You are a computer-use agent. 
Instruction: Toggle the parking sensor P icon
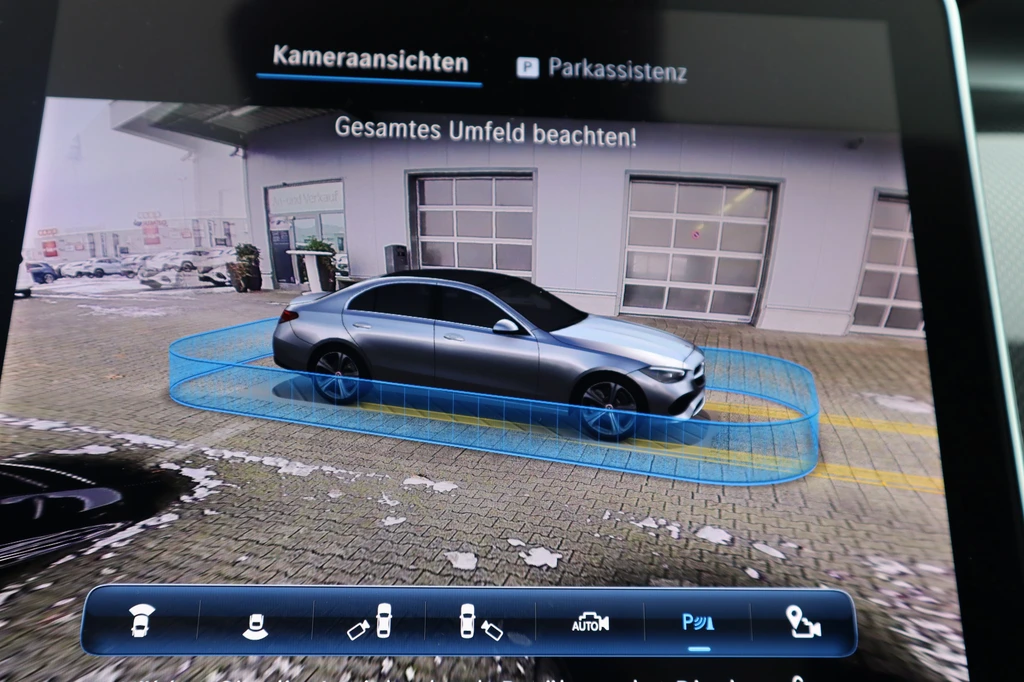(x=698, y=624)
